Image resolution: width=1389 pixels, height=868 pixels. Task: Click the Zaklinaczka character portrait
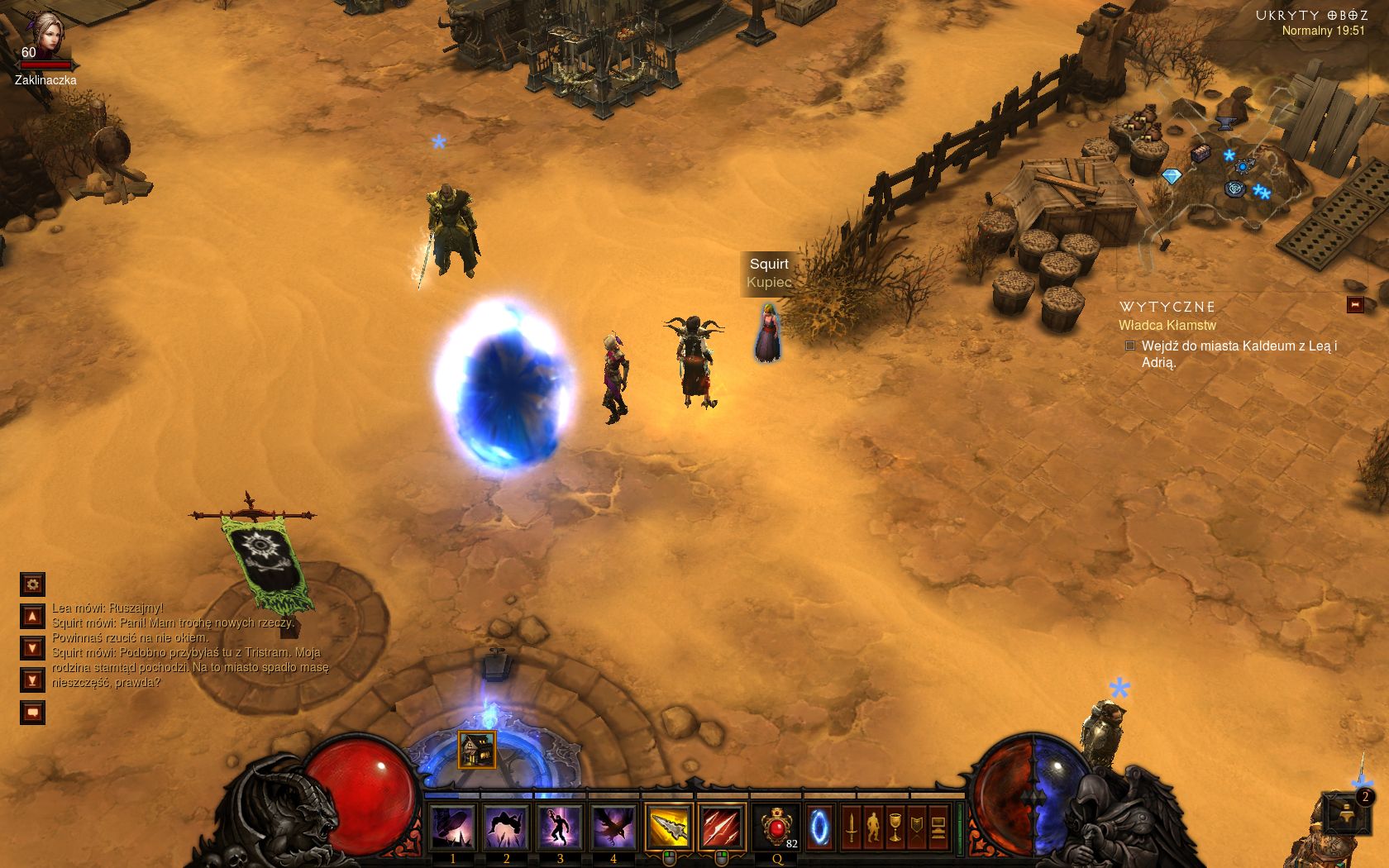(45, 33)
